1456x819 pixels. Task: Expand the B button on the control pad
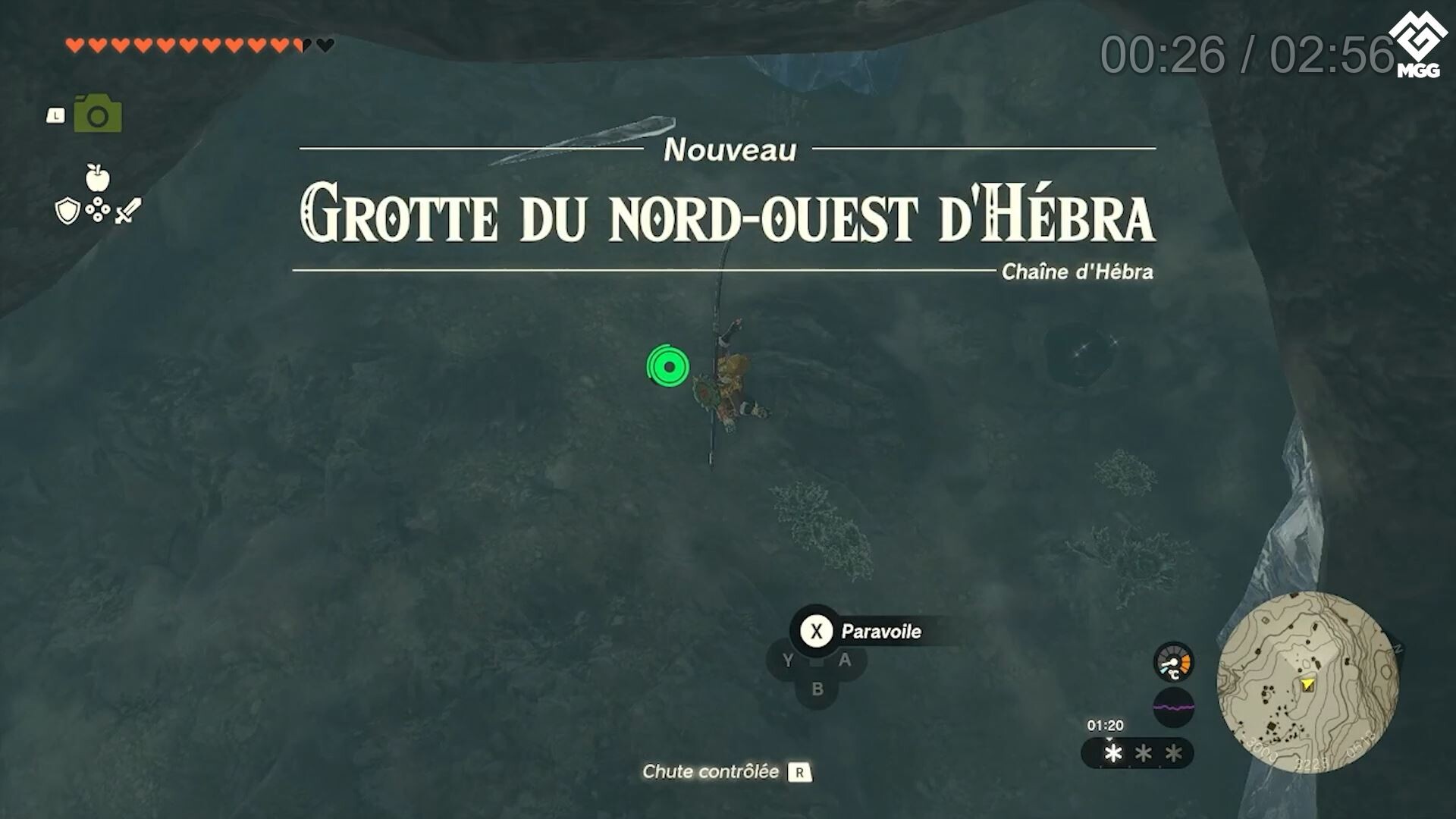[x=817, y=689]
